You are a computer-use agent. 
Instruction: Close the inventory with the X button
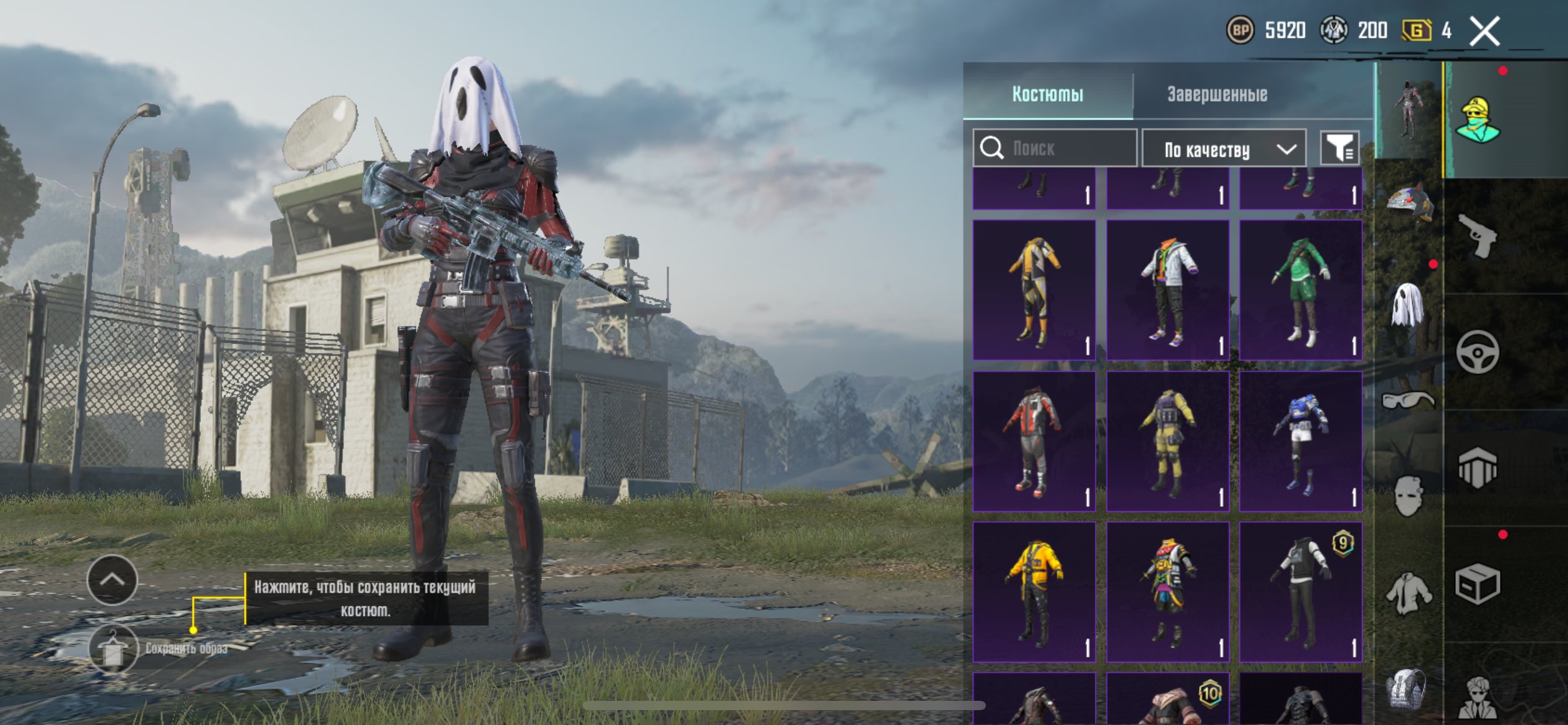pyautogui.click(x=1484, y=31)
